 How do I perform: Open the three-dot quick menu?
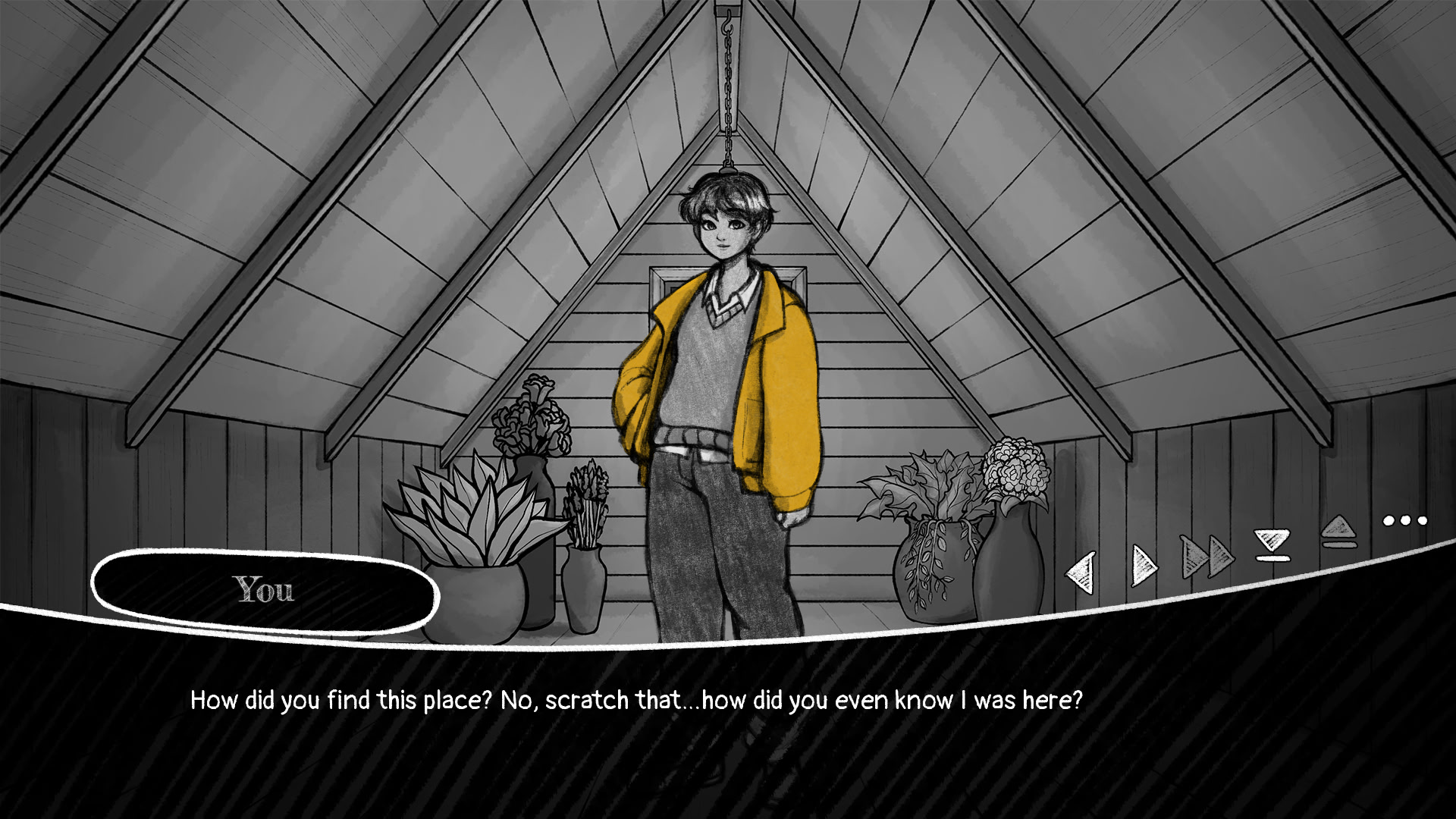[x=1404, y=520]
